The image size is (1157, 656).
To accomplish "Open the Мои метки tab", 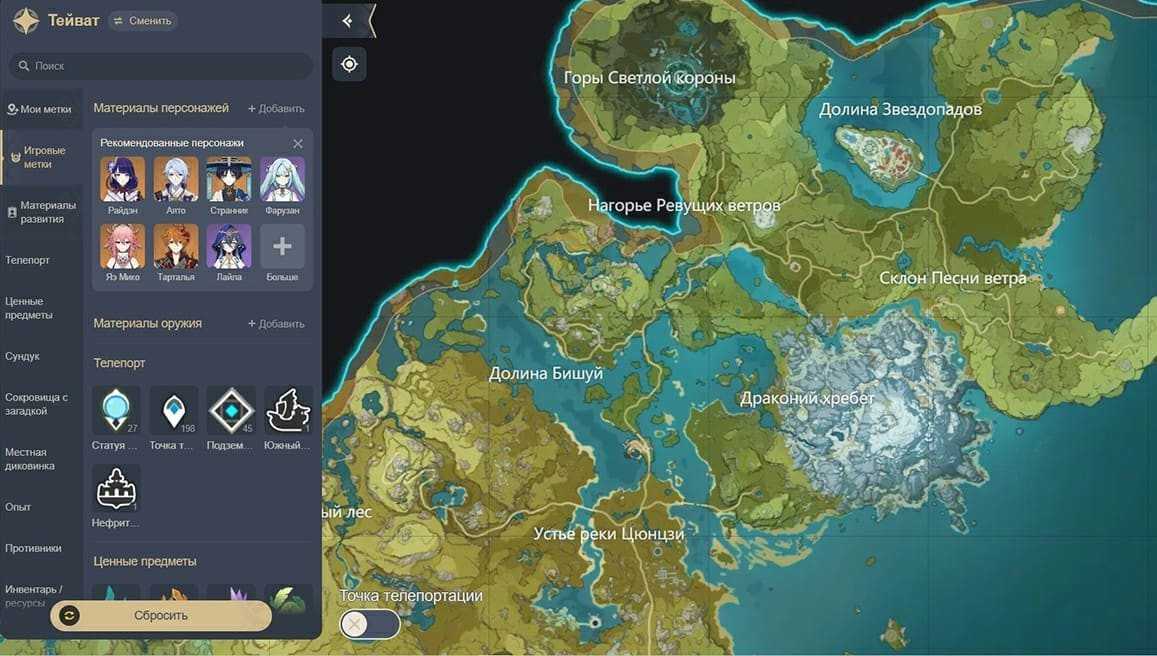I will tap(39, 109).
